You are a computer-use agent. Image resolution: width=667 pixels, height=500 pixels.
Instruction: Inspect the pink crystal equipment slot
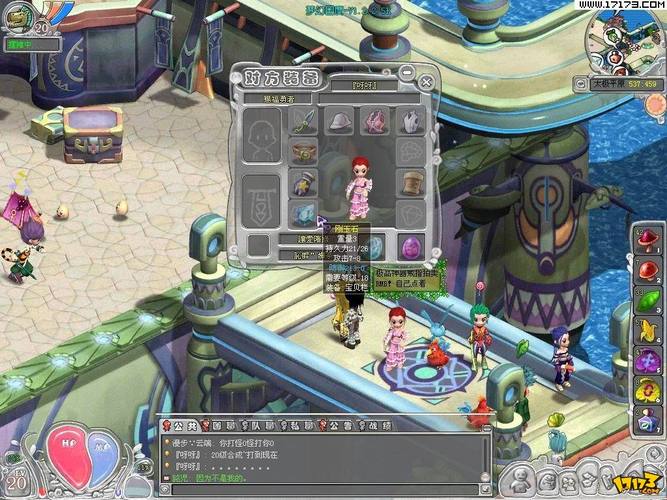376,121
